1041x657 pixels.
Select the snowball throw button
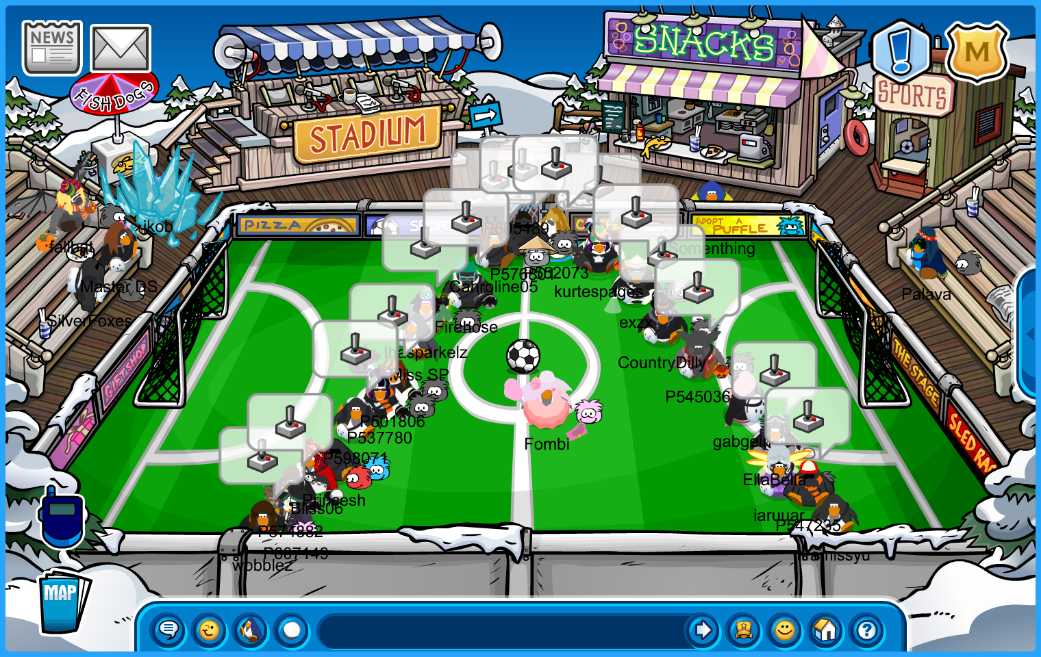tap(291, 630)
